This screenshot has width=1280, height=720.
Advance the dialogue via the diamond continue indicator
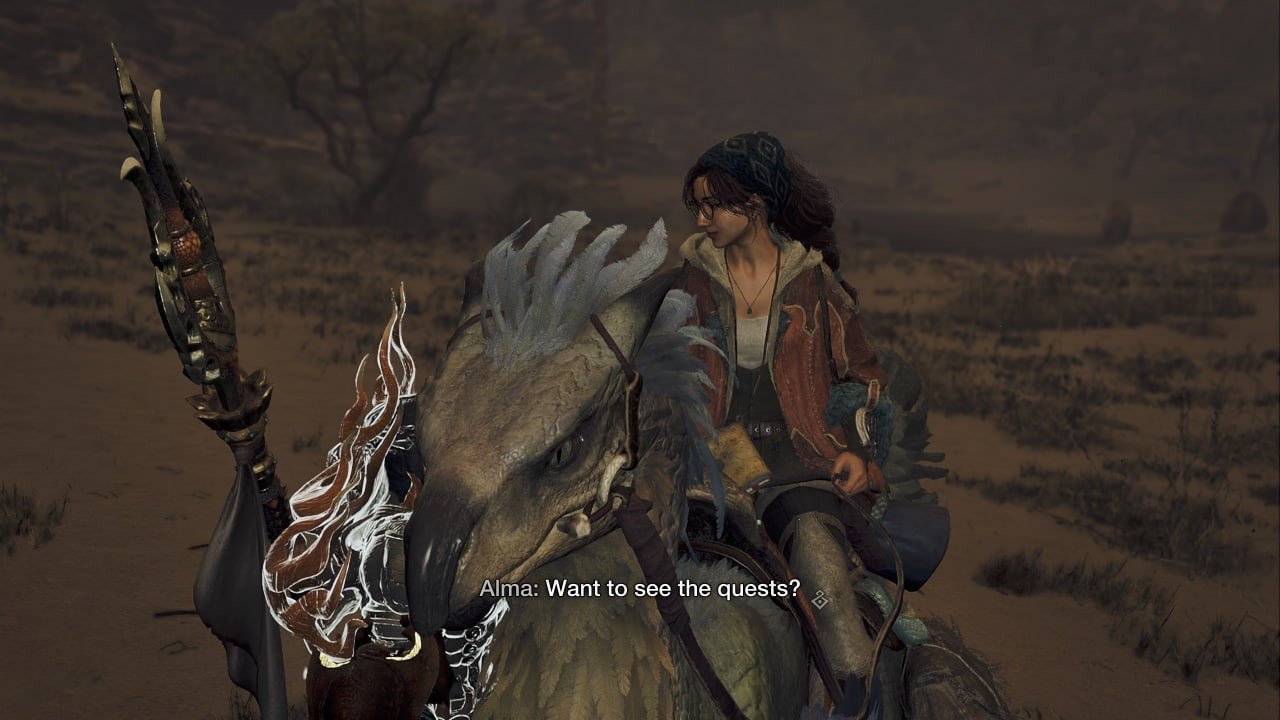click(820, 599)
